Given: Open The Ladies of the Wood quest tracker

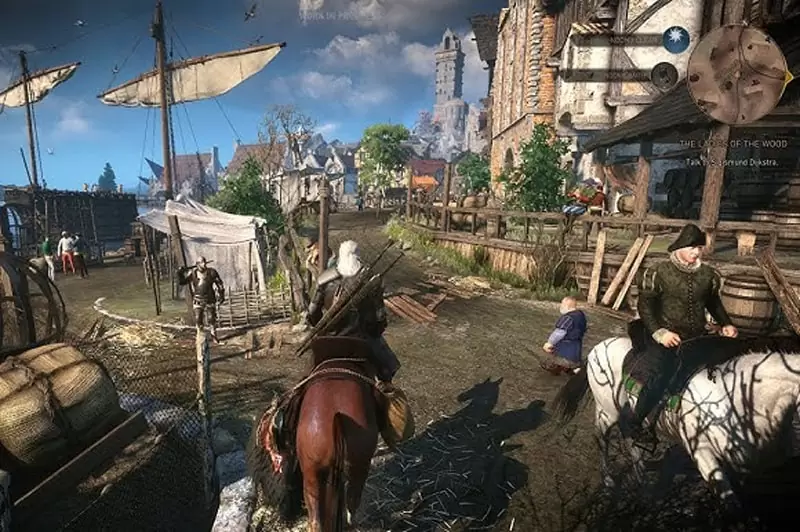Looking at the screenshot, I should tap(735, 145).
